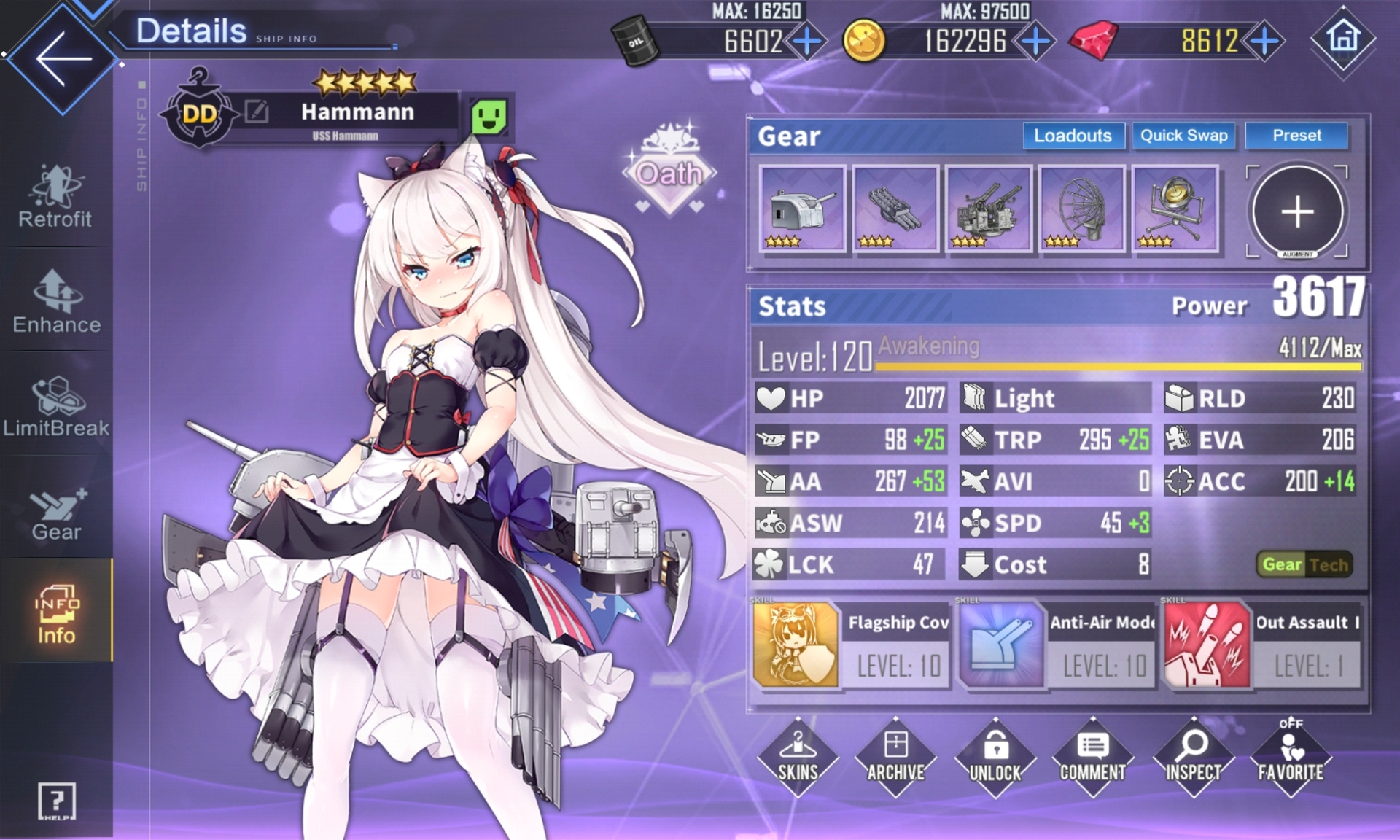The image size is (1400, 840).
Task: View the Flagship Cover skill
Action: point(796,644)
